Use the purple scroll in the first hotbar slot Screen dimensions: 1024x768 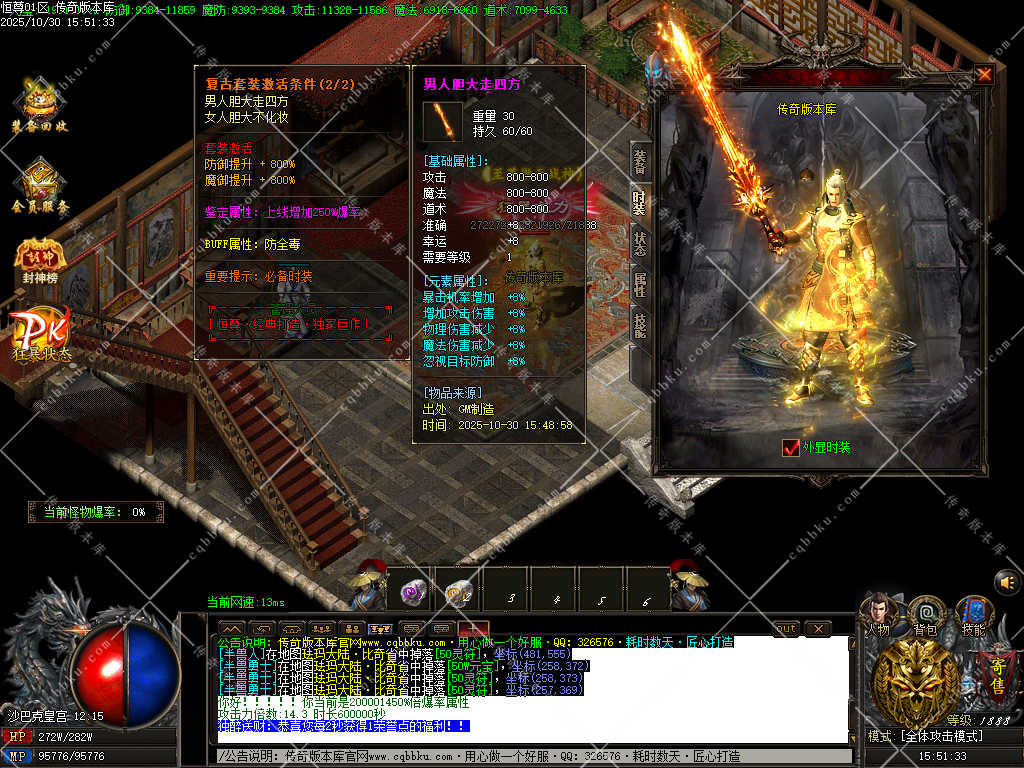click(413, 592)
